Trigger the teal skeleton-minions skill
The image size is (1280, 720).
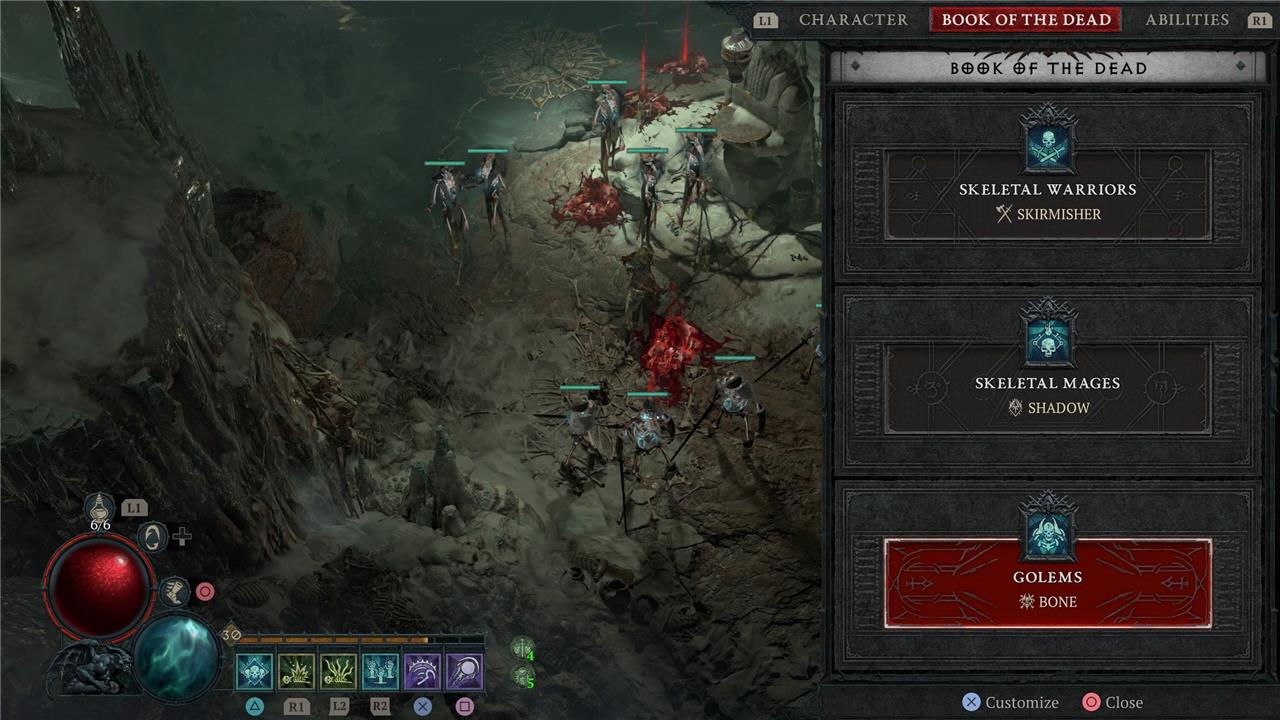(380, 672)
